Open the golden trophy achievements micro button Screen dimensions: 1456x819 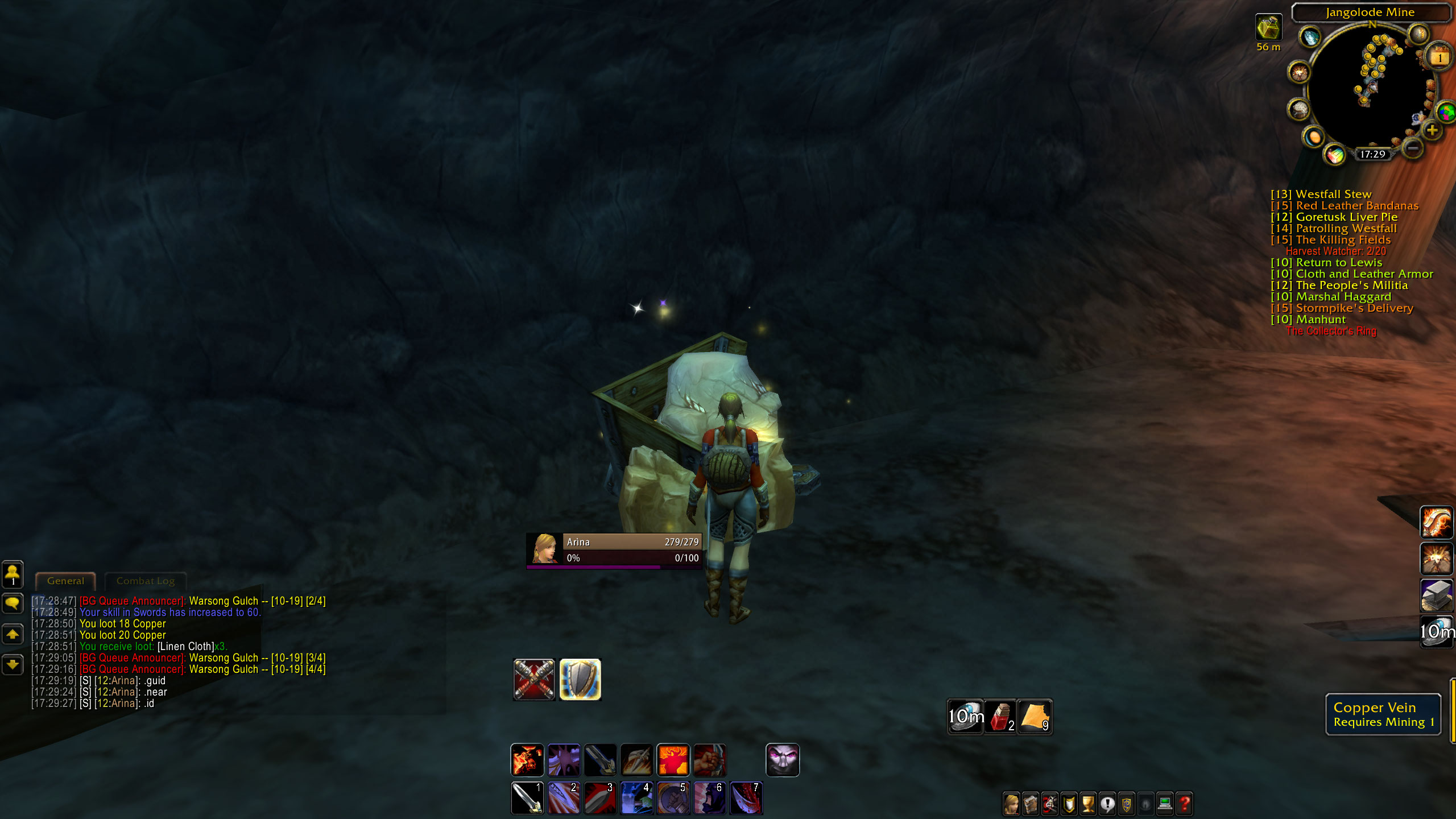click(x=1089, y=804)
